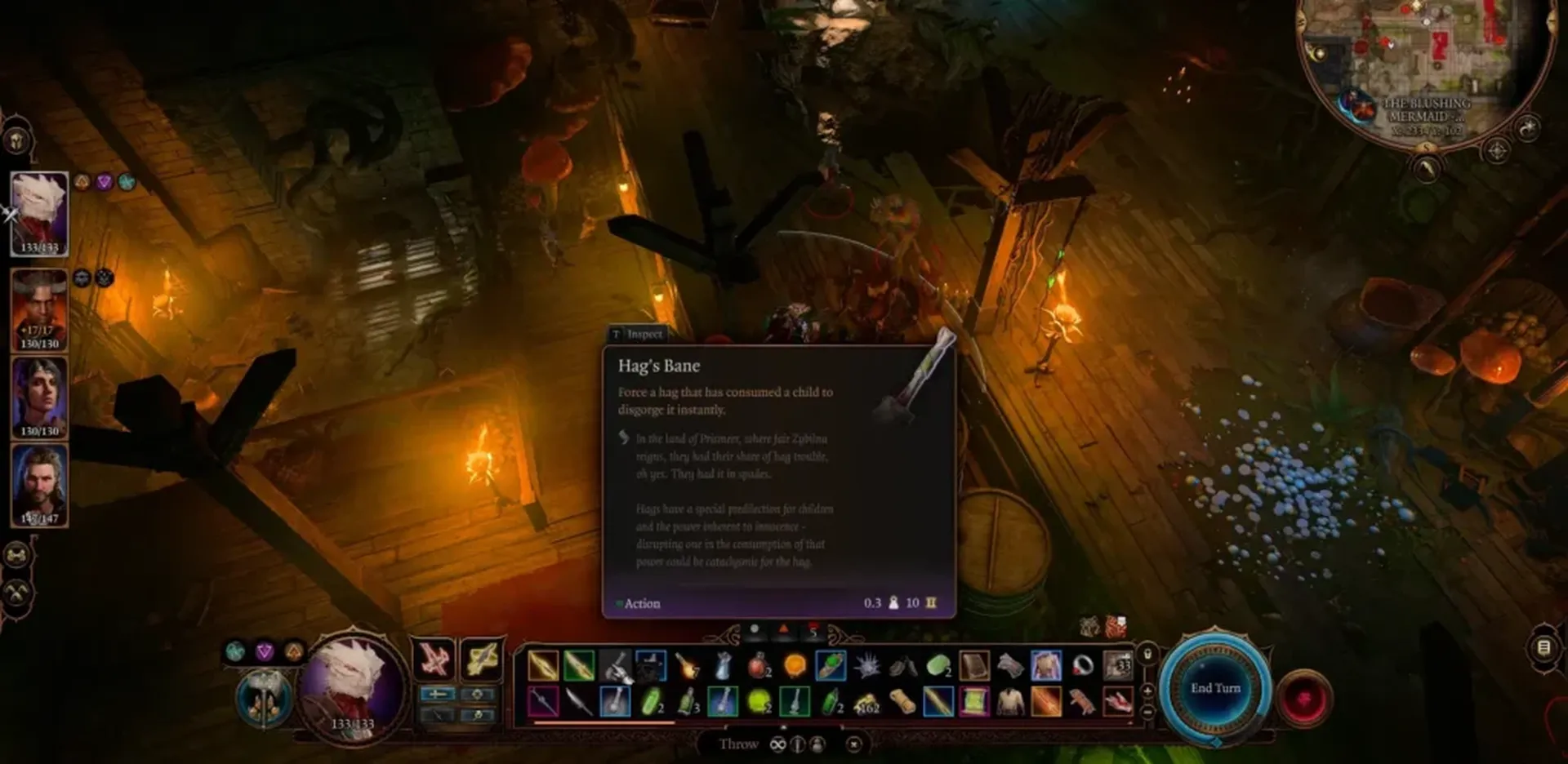
Task: Cancel Throw mode with the X button
Action: click(854, 744)
